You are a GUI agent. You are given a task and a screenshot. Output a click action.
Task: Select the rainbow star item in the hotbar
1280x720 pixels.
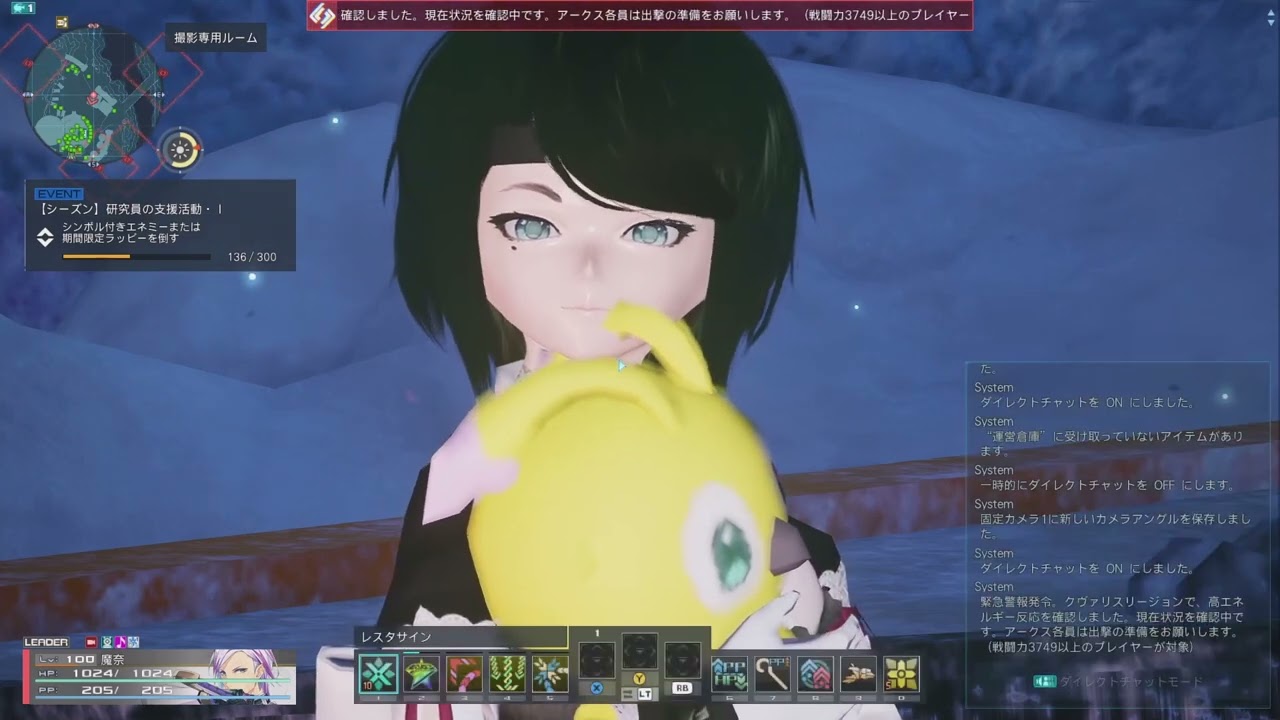point(421,673)
